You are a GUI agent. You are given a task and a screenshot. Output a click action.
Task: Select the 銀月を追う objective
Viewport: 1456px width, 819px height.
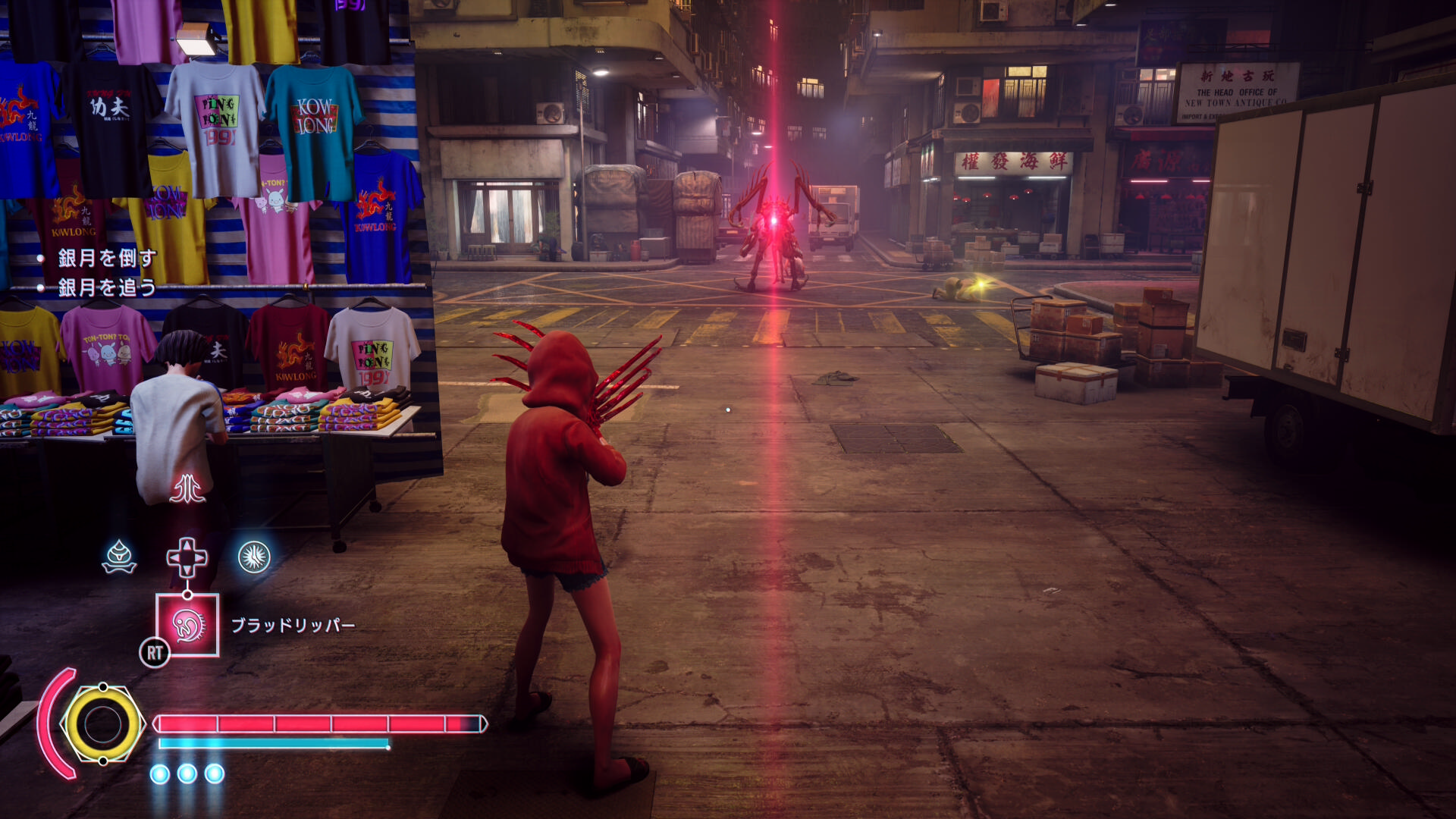[x=107, y=287]
